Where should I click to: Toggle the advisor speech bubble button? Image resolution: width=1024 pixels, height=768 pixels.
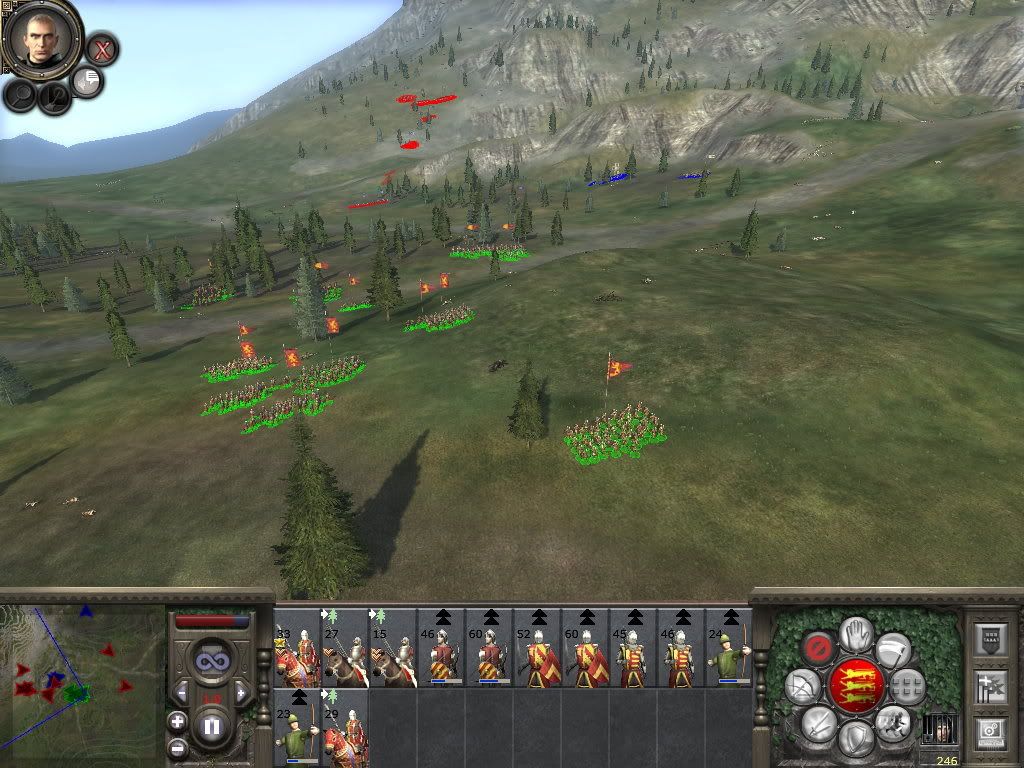88,82
